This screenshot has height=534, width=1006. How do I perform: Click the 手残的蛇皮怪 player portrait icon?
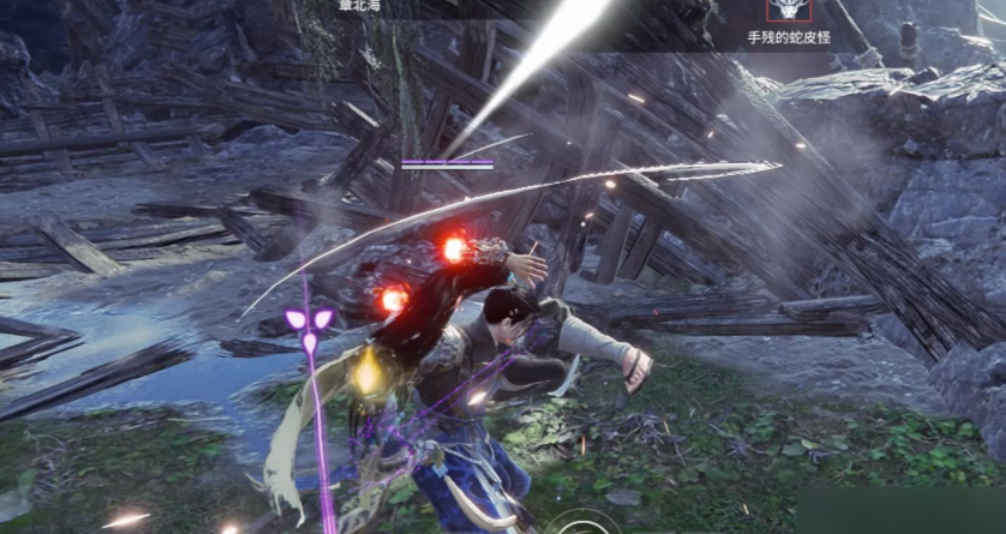tap(789, 10)
